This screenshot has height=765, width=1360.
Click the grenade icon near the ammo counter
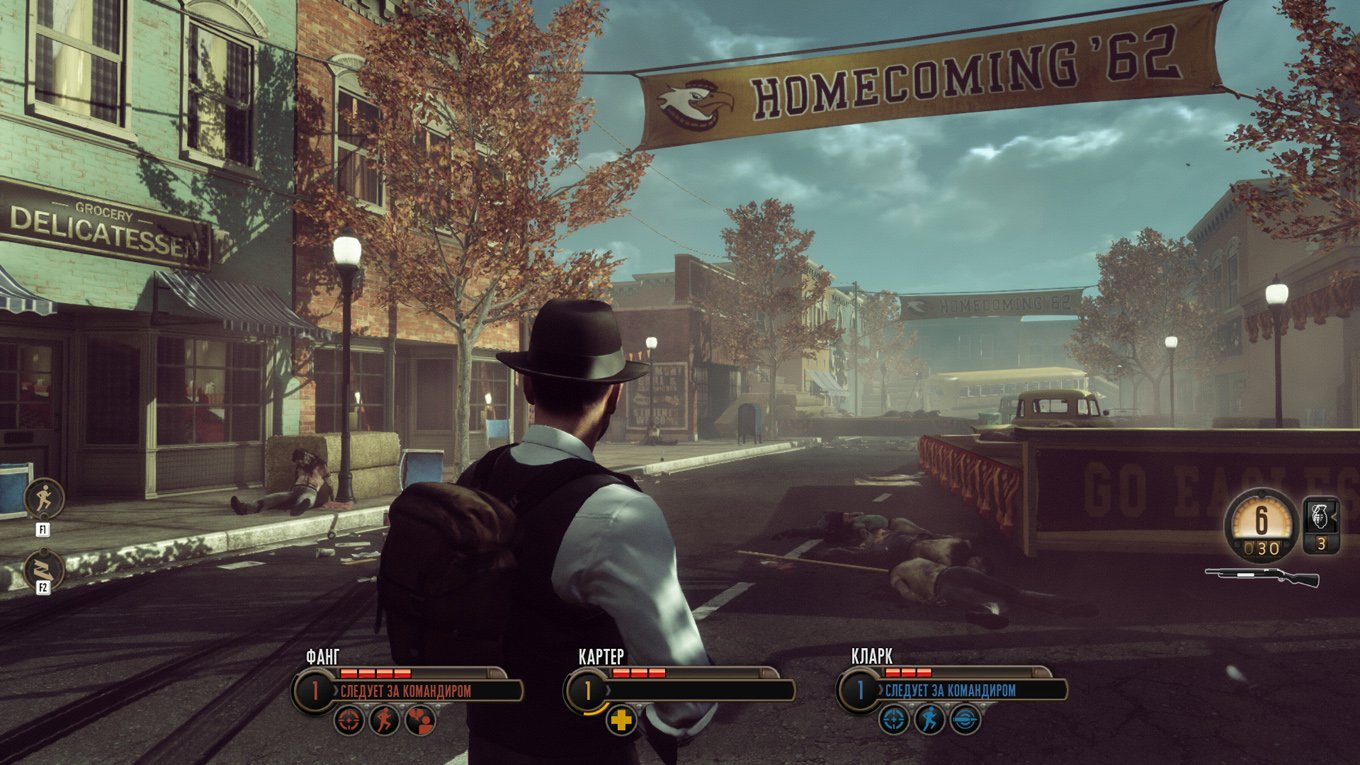(x=1319, y=517)
